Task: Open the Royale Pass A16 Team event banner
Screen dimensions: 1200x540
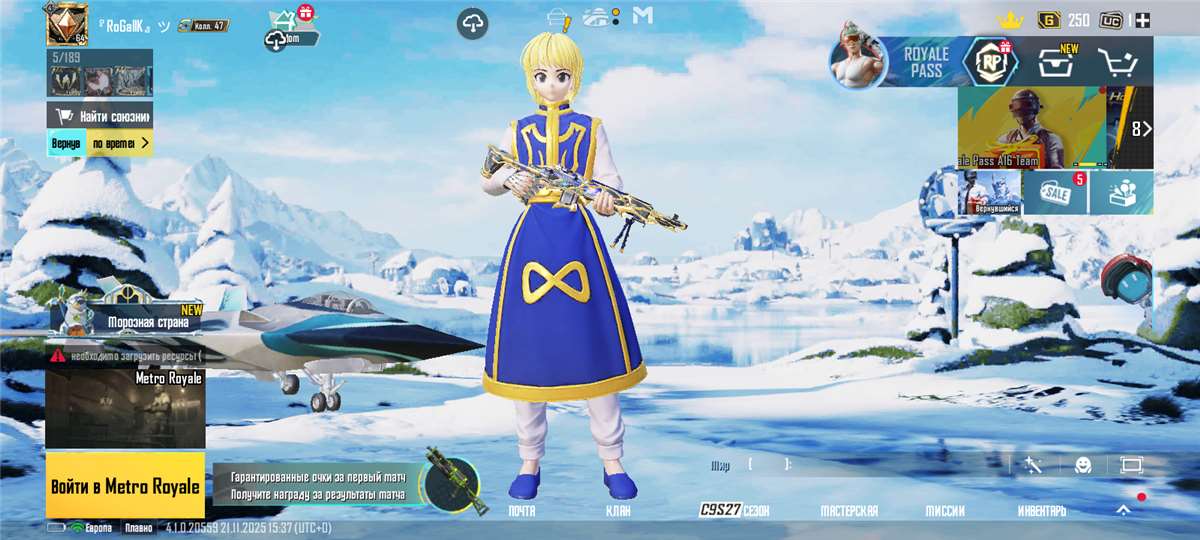Action: point(1031,127)
